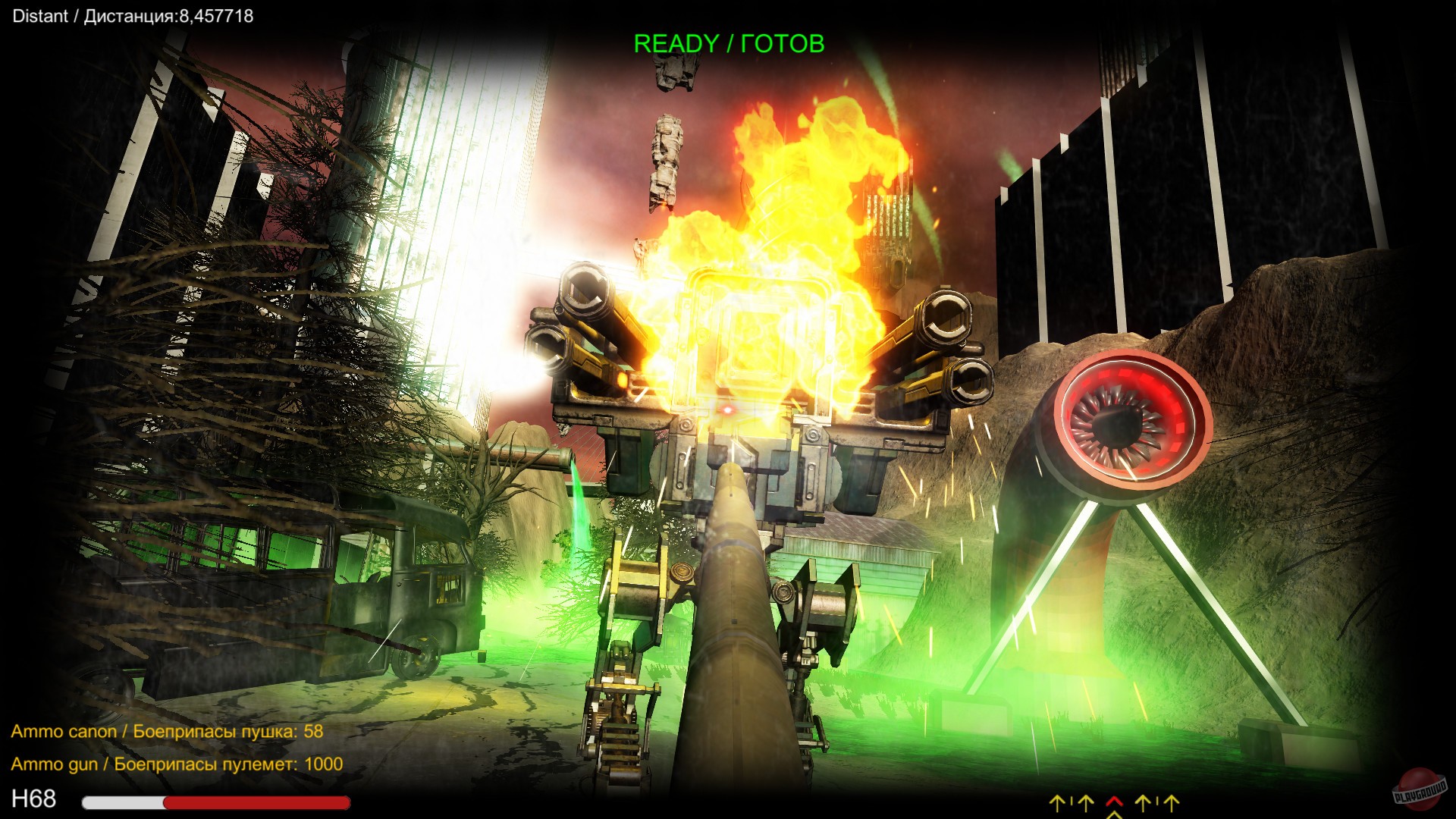Image resolution: width=1456 pixels, height=819 pixels.
Task: Click the fourth yellow arrow icon
Action: tap(1144, 802)
